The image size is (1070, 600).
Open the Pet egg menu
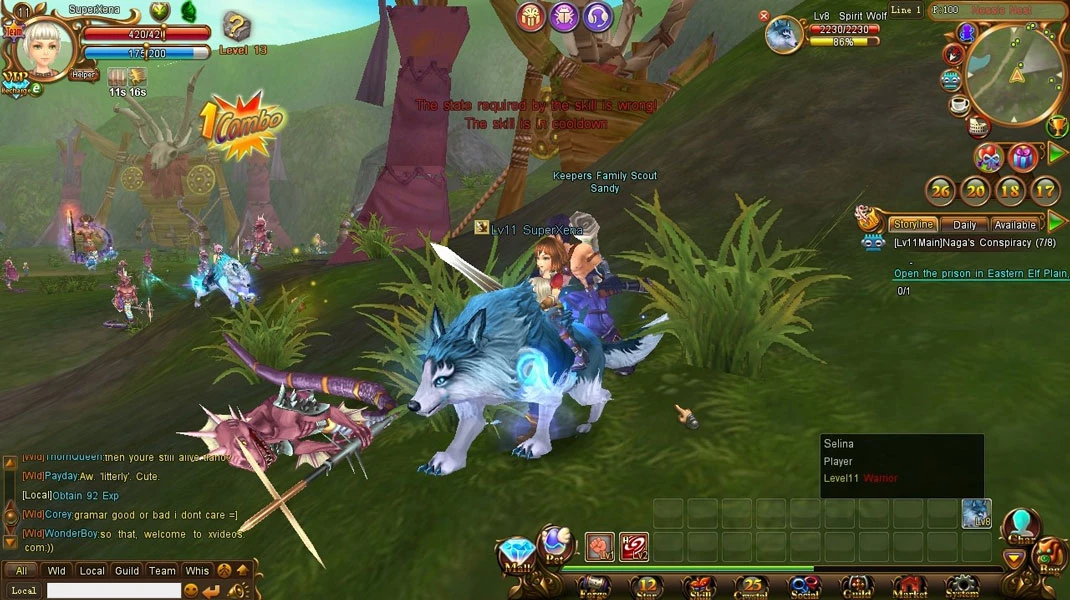(x=554, y=544)
